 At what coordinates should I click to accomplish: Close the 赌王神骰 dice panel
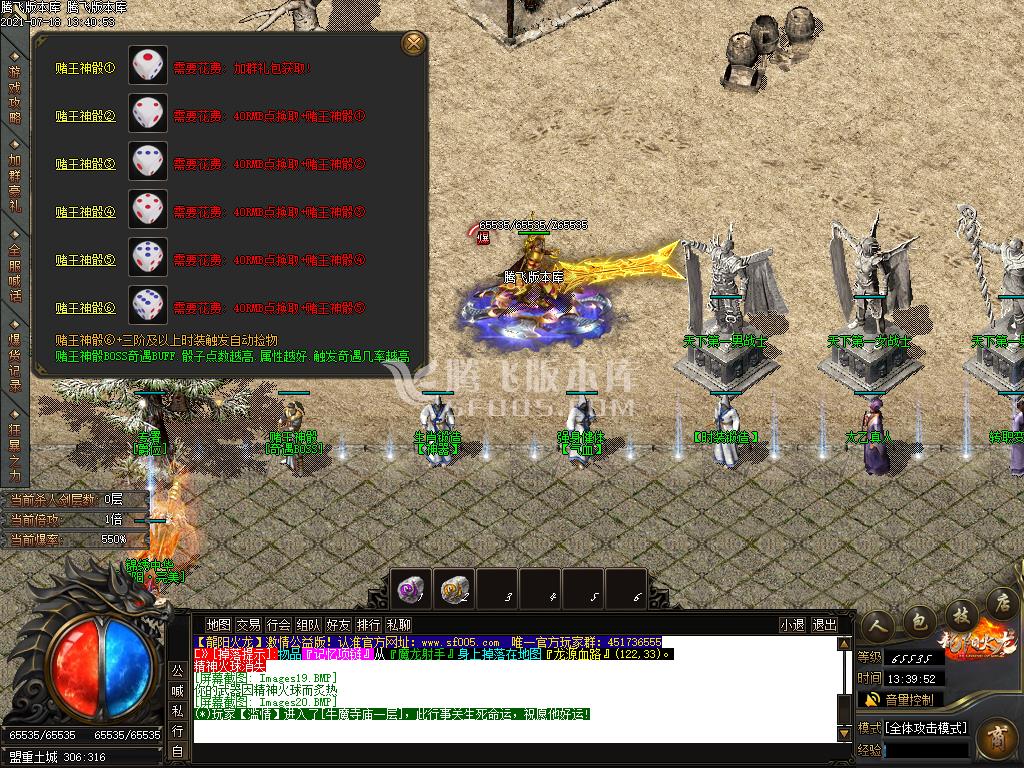(413, 43)
